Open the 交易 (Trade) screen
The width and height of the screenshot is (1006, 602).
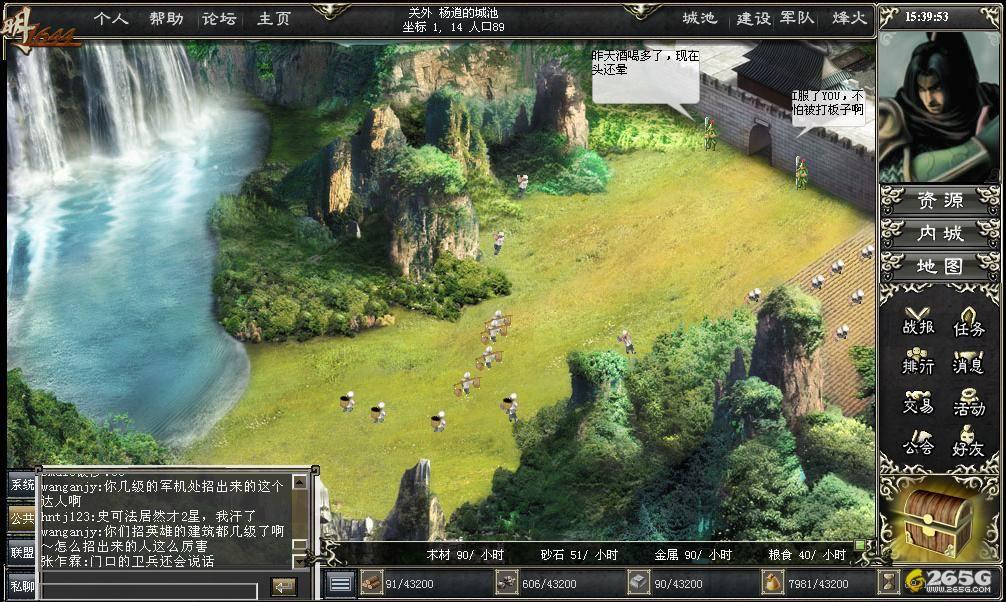916,401
